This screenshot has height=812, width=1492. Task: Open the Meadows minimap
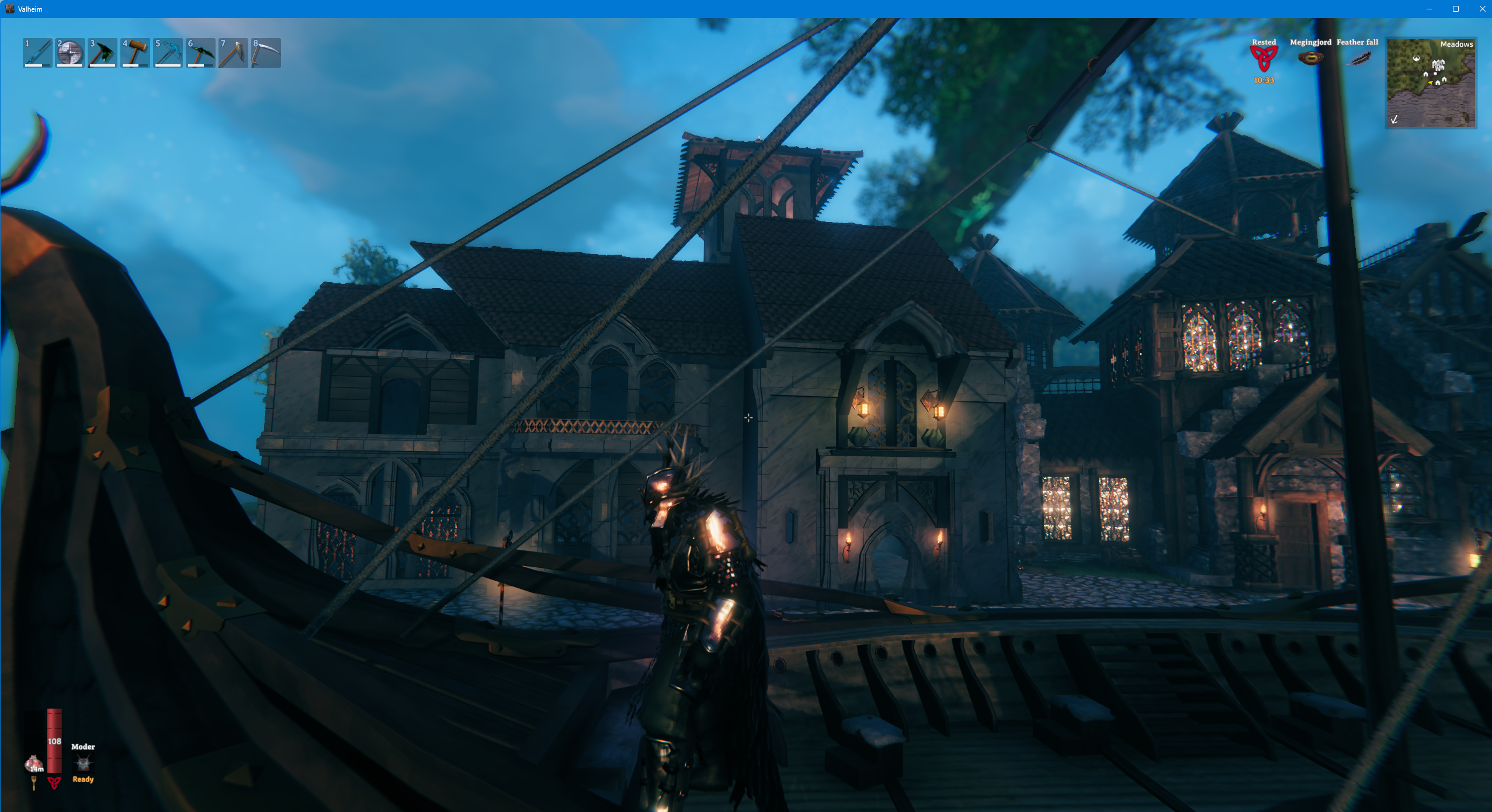click(x=1431, y=83)
